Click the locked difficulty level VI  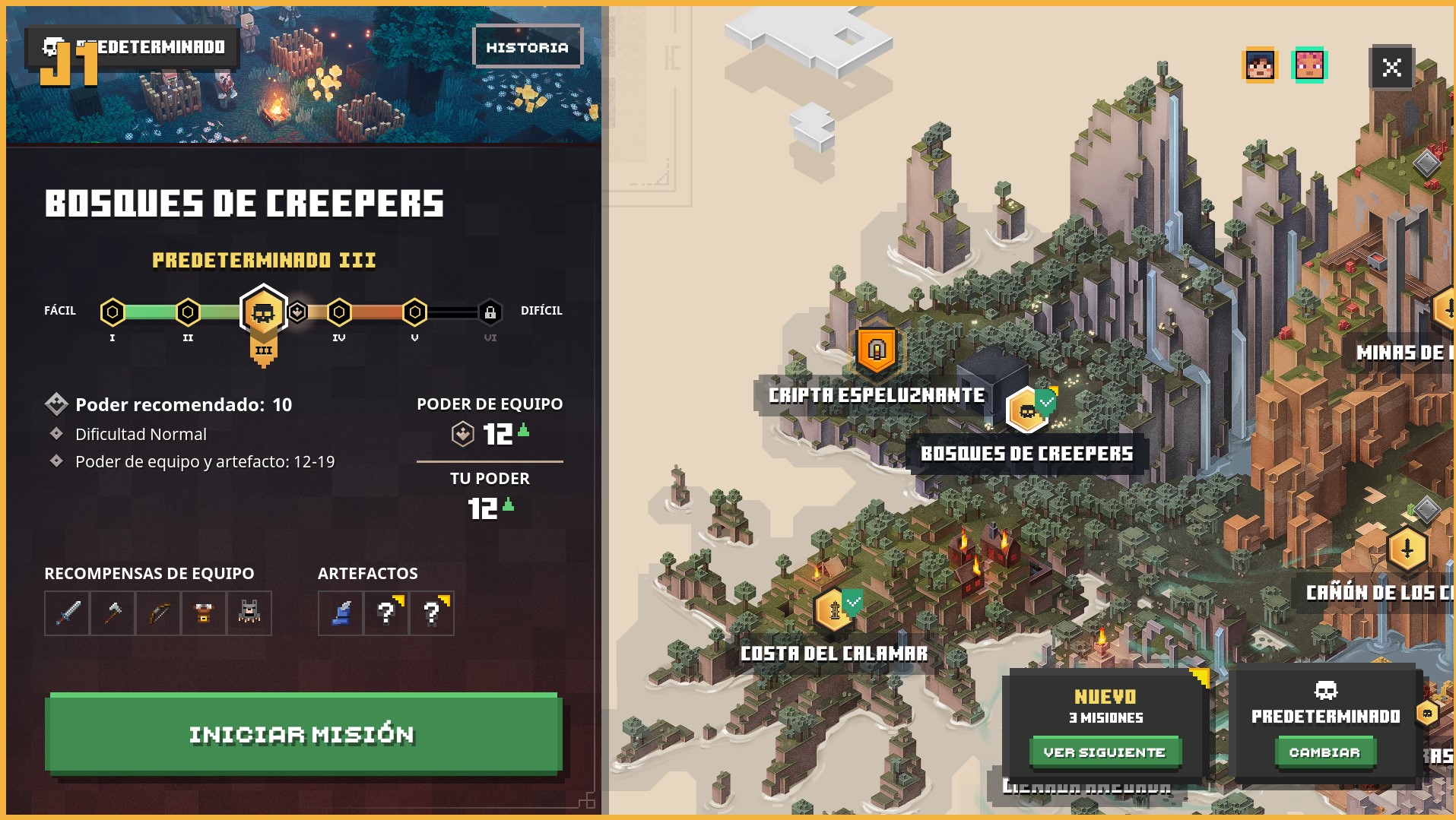[489, 311]
